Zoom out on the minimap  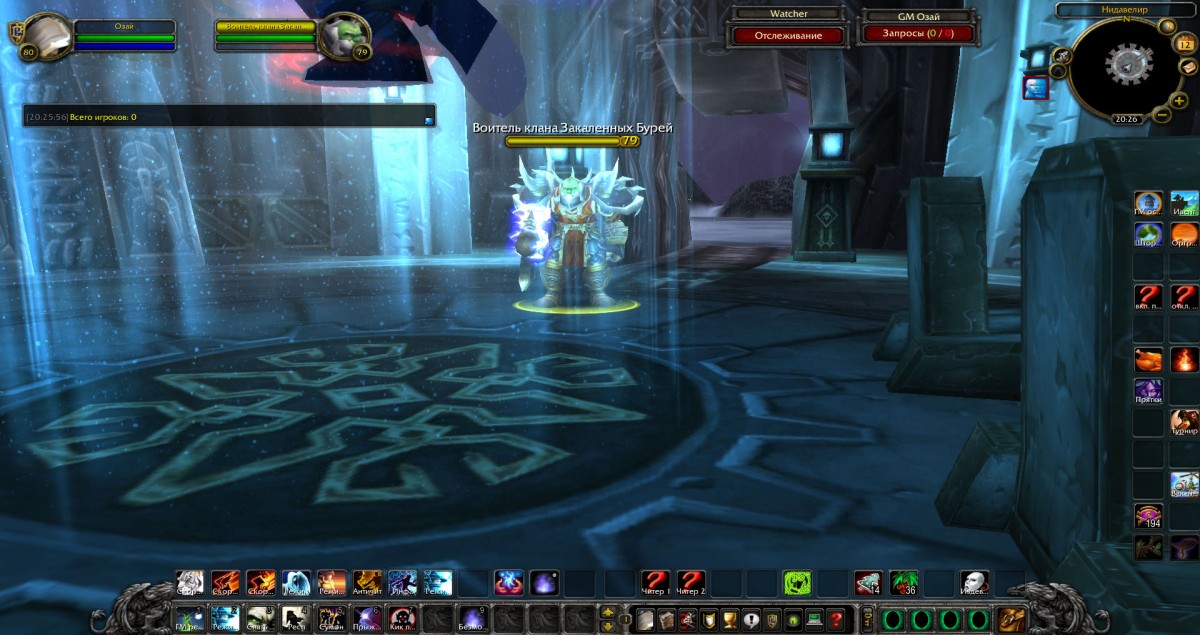point(1162,114)
